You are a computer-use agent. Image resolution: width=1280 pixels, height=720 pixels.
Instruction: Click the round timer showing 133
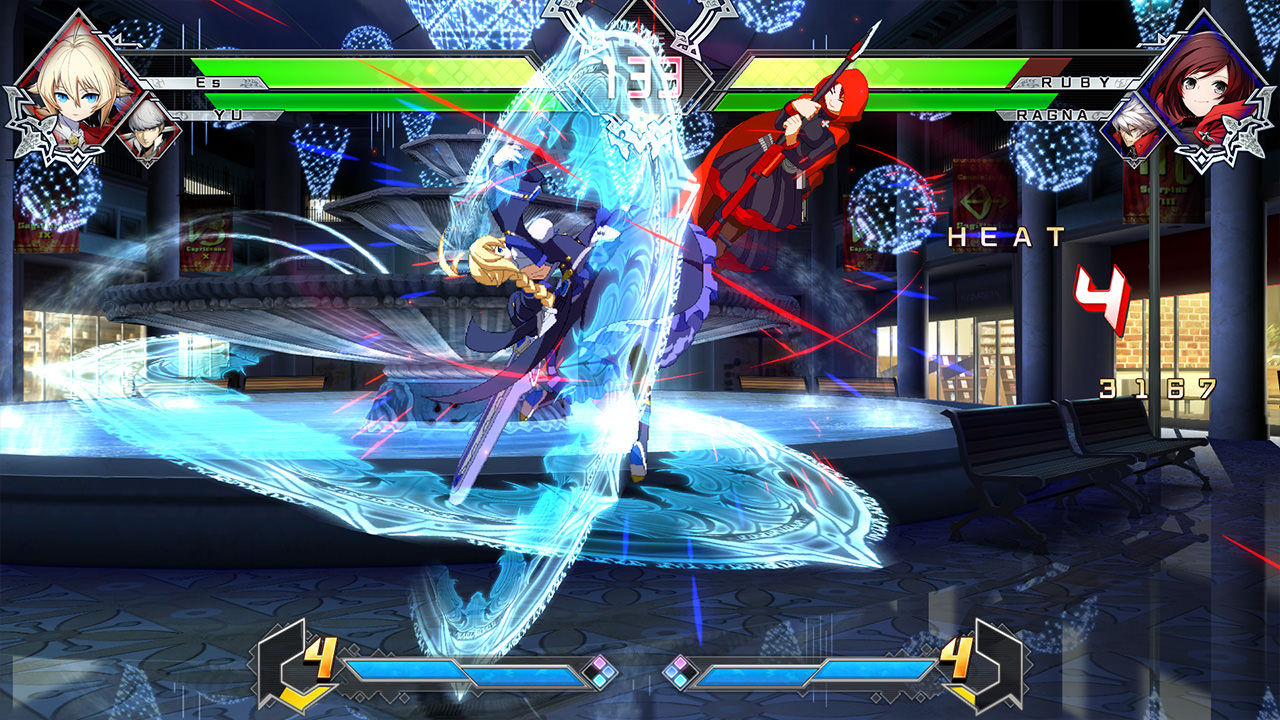point(646,75)
